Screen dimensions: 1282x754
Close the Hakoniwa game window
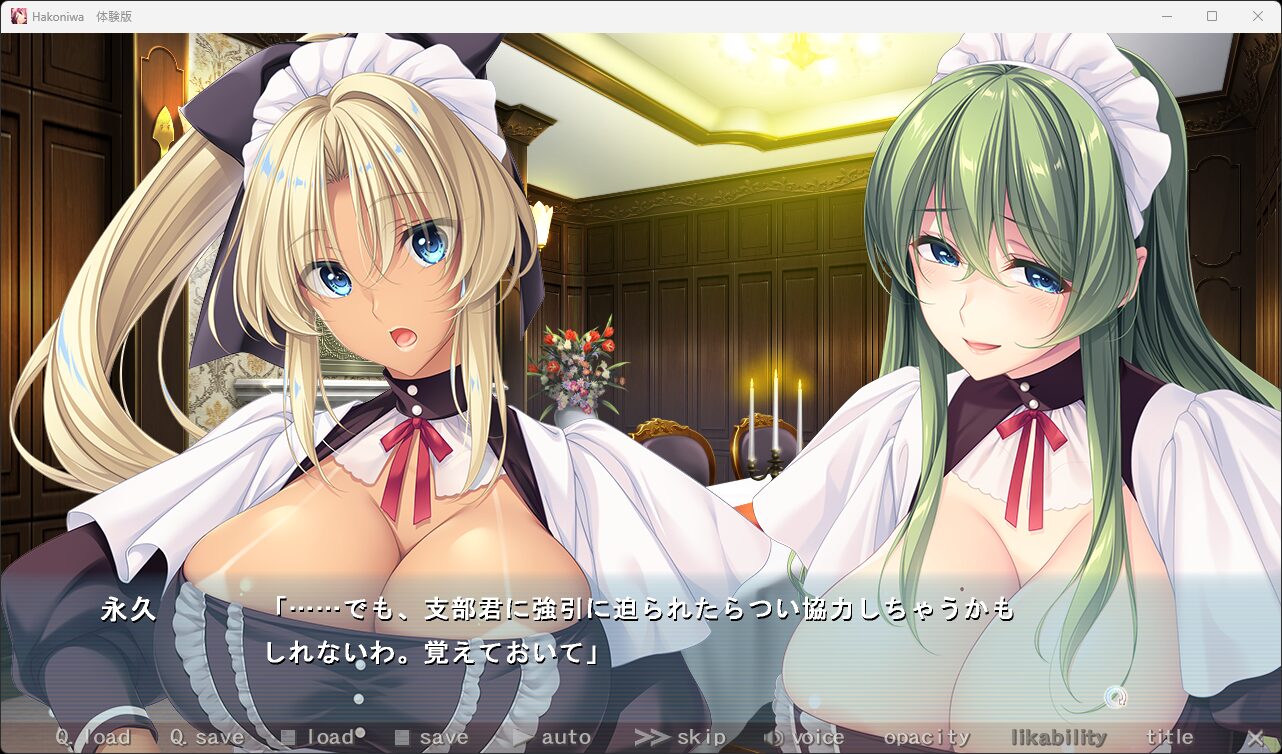[1258, 16]
